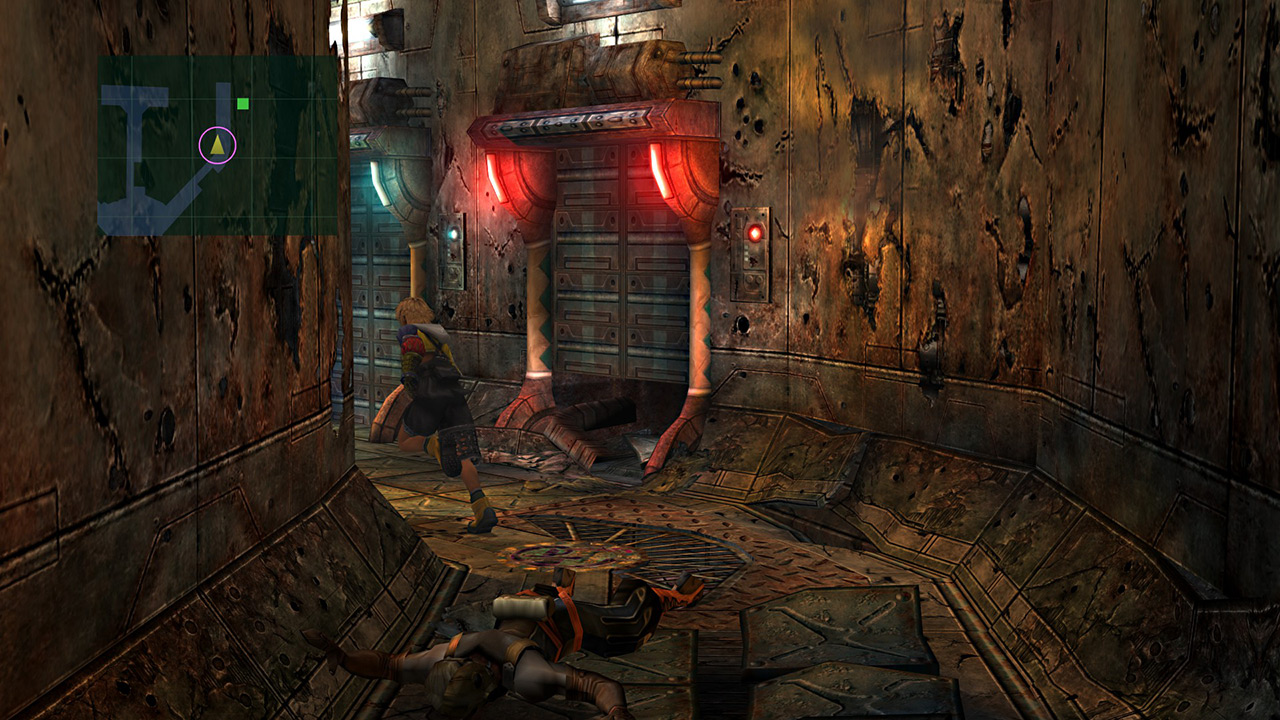Click the minimap in the corner
1280x720 pixels.
pyautogui.click(x=217, y=146)
